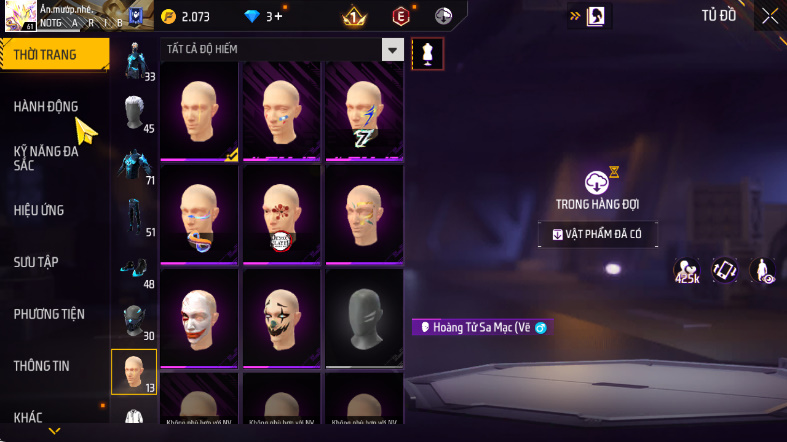
Task: Toggle the character visibility eye icon
Action: click(x=762, y=270)
